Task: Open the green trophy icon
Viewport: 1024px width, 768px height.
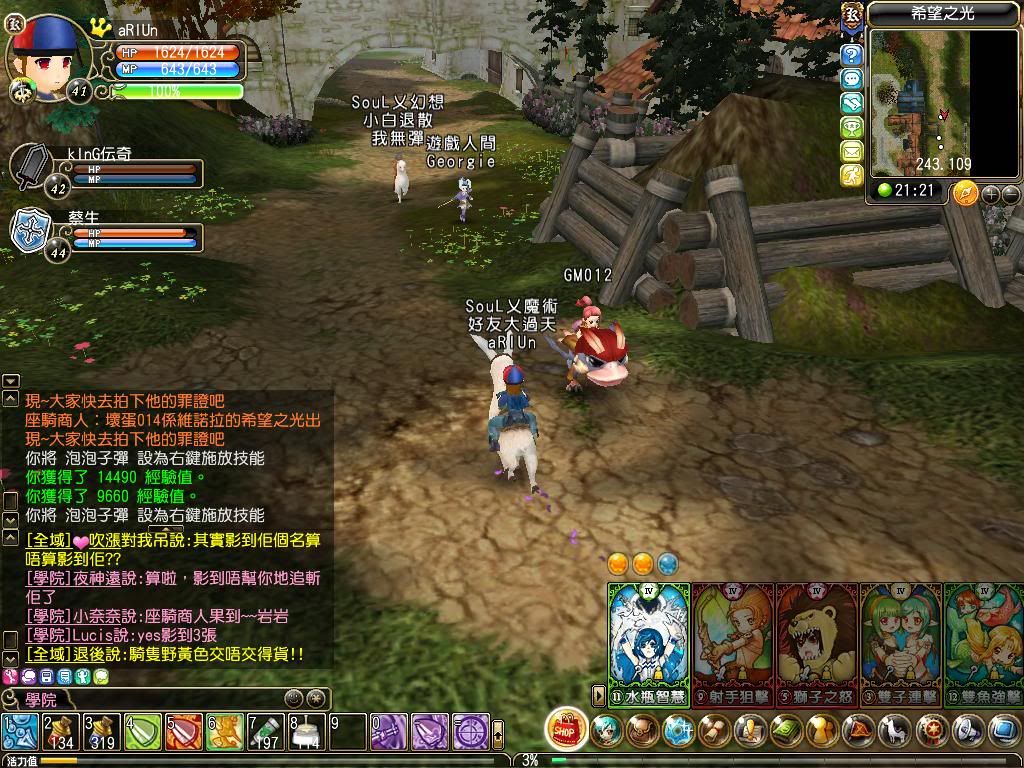Action: (851, 127)
